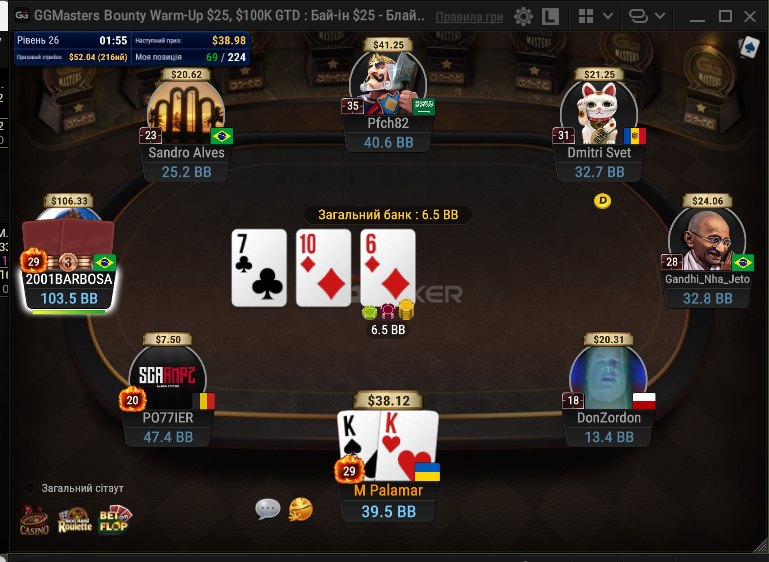Open the Bet on Flop side game
Image resolution: width=769 pixels, height=562 pixels.
click(x=114, y=520)
